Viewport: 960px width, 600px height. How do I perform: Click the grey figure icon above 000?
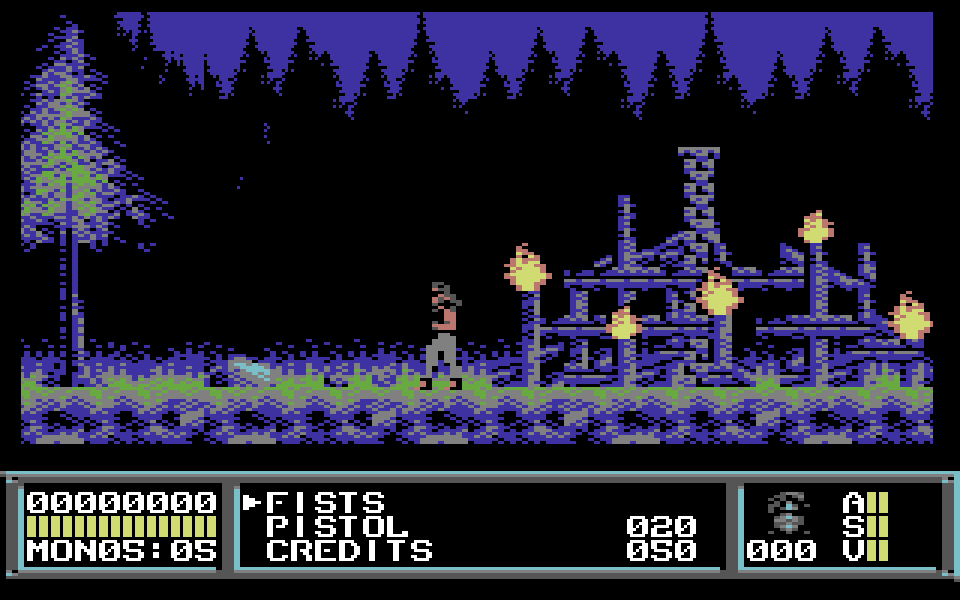[x=788, y=512]
